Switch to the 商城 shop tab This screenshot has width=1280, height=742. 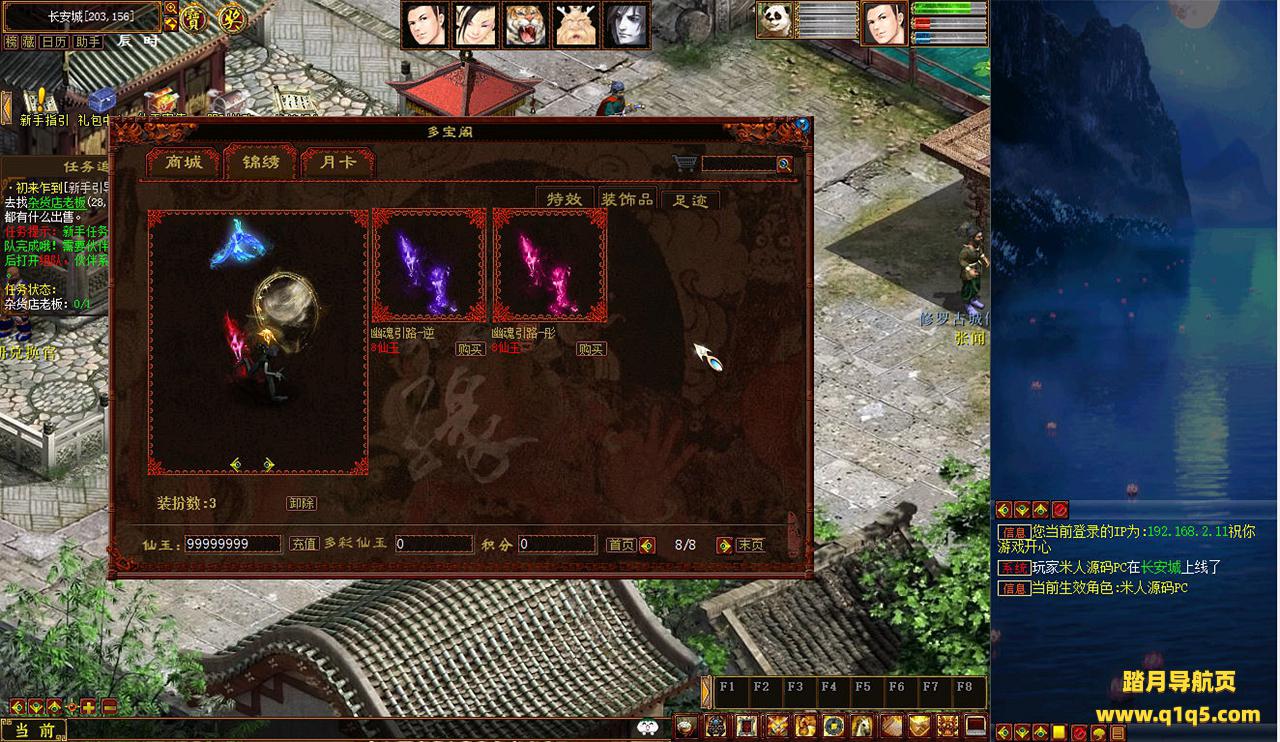183,163
